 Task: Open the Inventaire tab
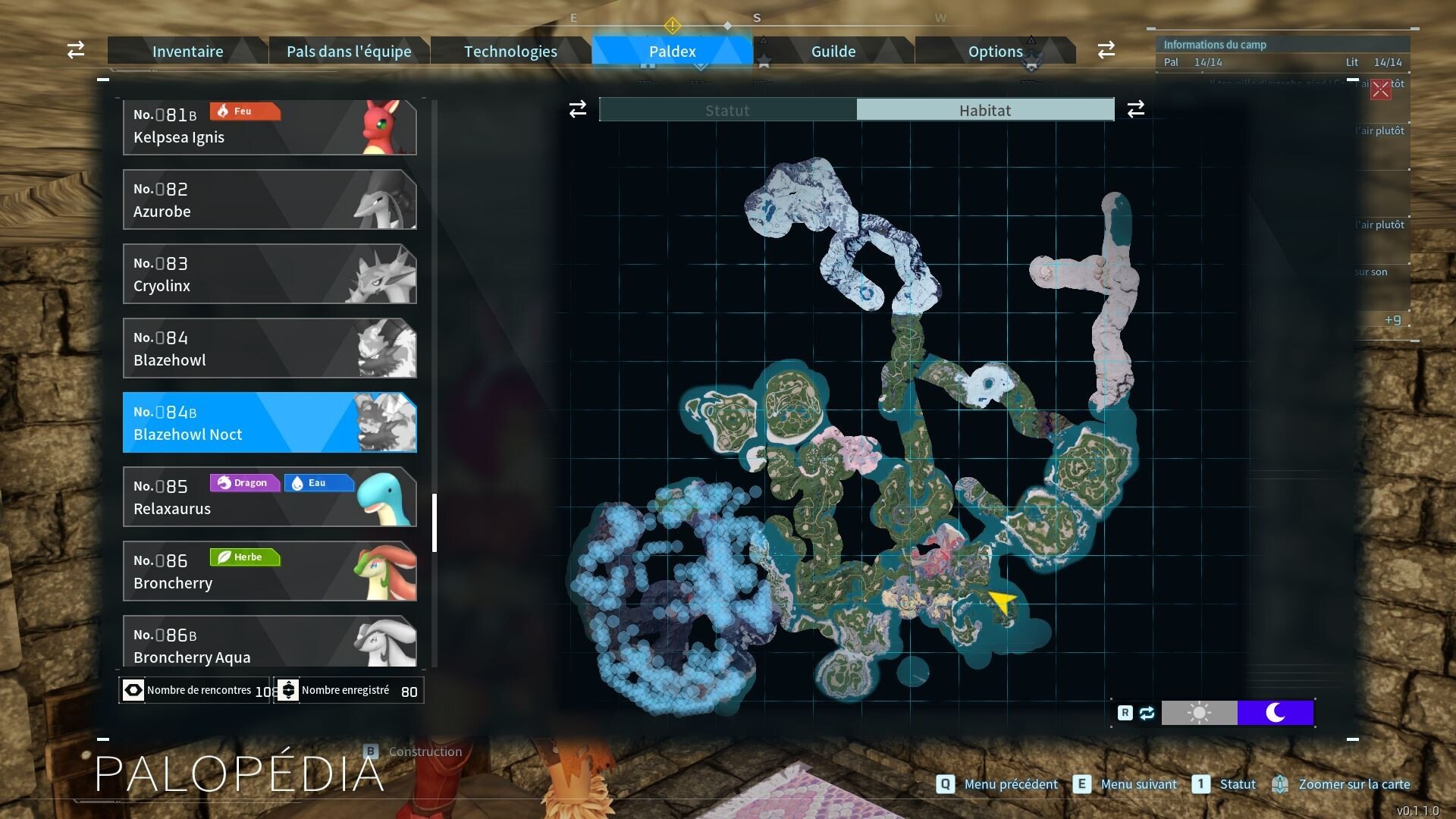click(x=187, y=51)
